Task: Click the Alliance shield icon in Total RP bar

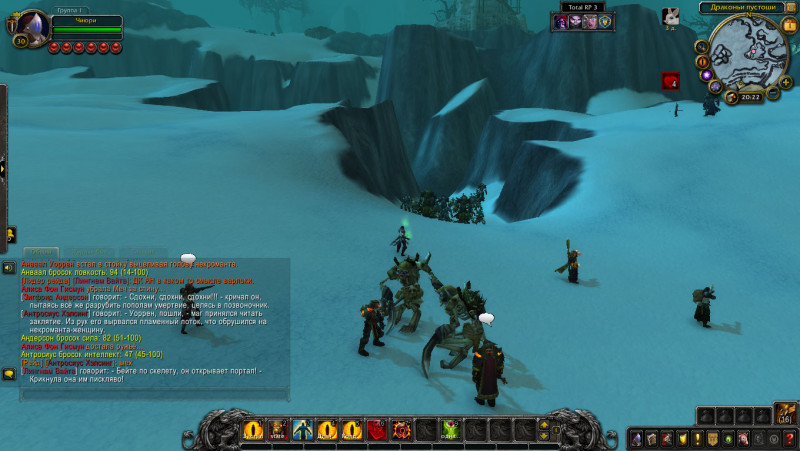Action: 607,21
